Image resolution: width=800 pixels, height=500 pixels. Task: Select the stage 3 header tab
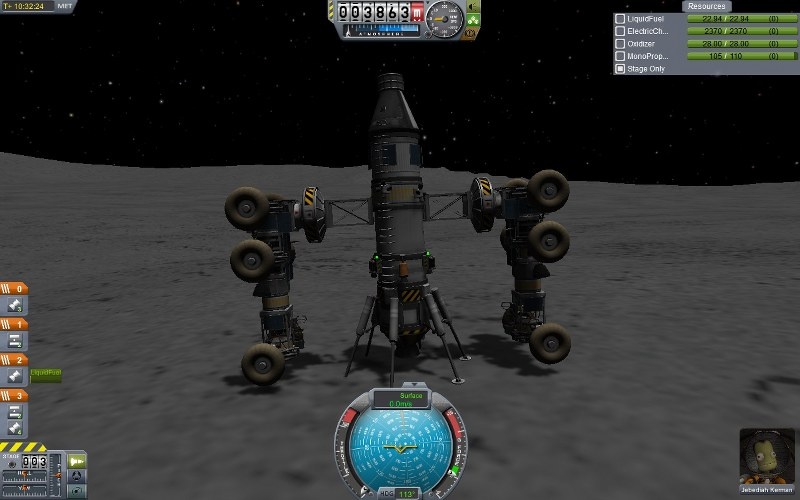[15, 396]
